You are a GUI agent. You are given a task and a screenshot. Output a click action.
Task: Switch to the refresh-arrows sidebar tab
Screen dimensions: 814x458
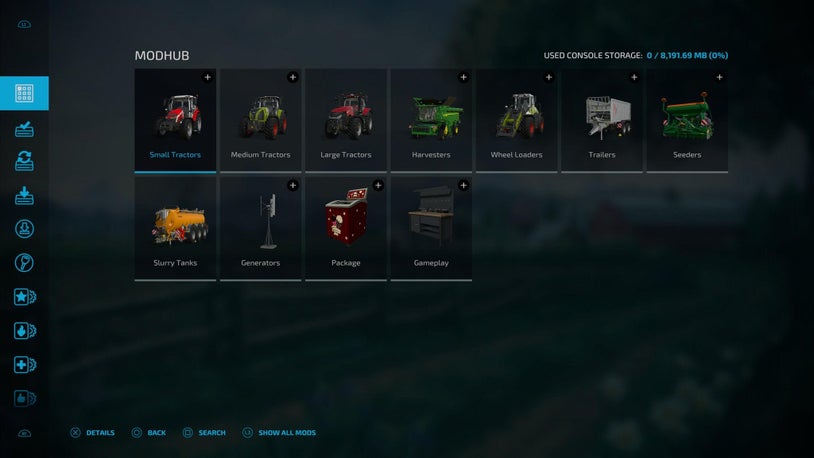pos(25,161)
